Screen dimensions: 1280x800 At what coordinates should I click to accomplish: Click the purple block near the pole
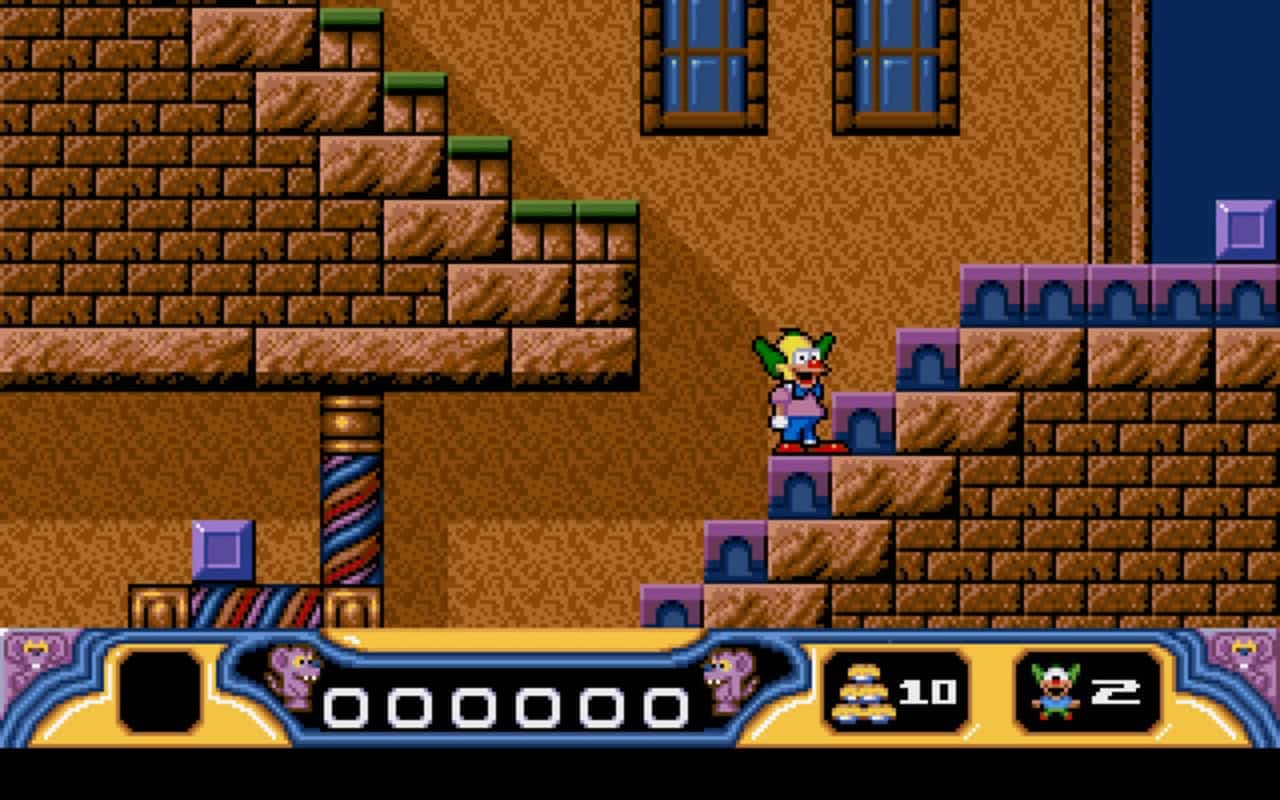(222, 551)
